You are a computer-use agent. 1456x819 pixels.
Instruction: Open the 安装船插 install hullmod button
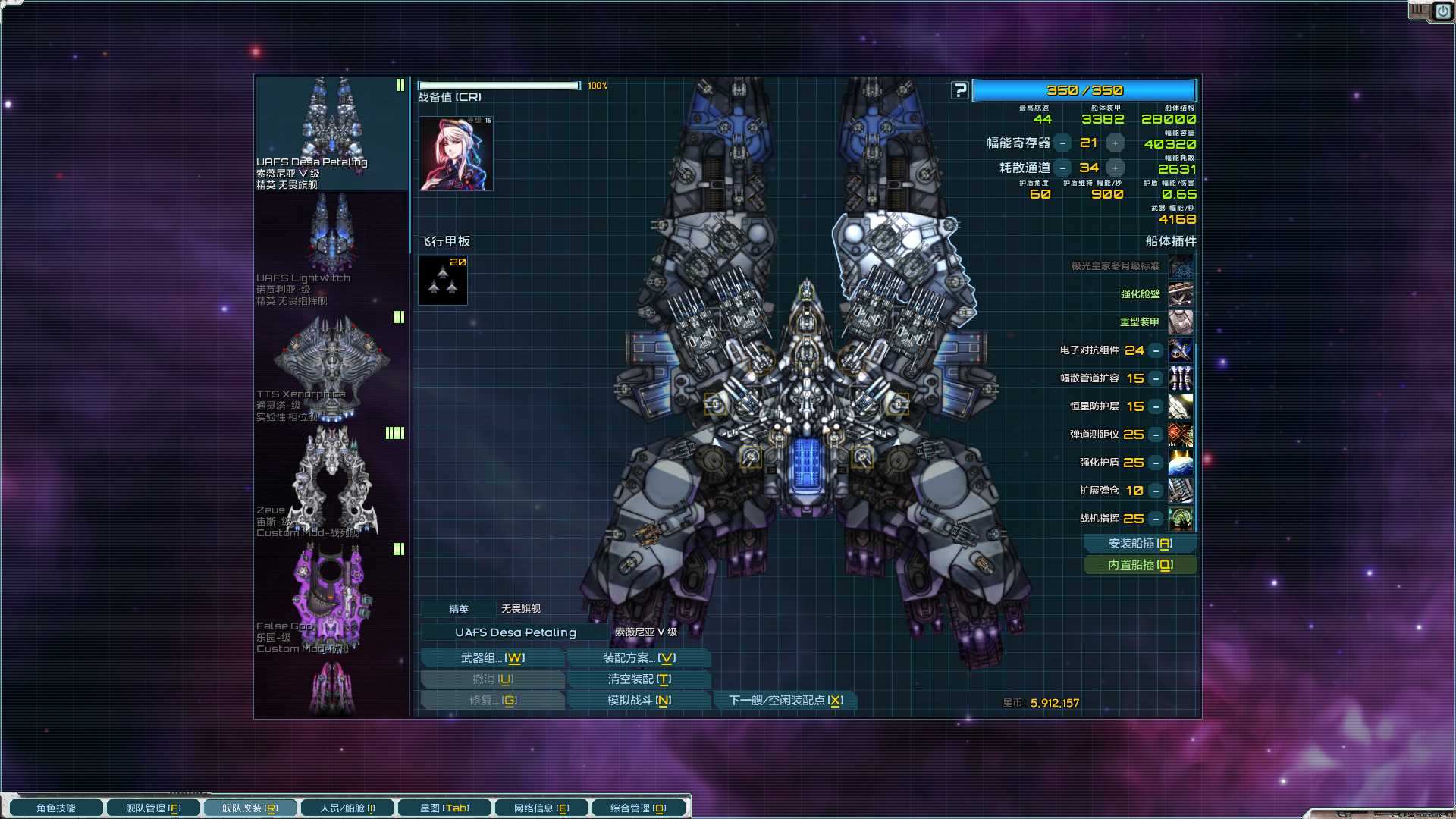click(x=1140, y=544)
